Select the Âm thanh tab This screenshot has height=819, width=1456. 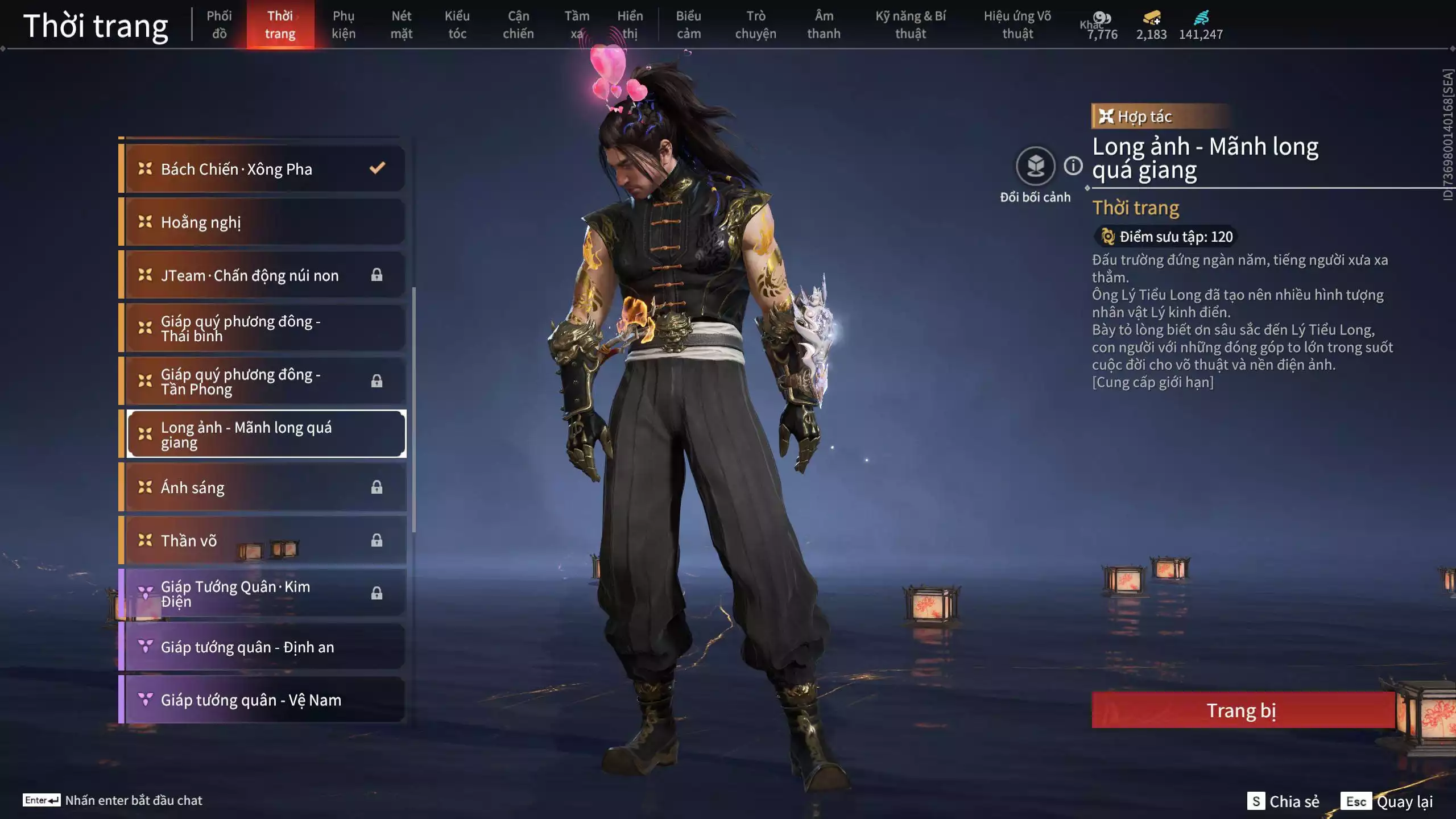coord(823,24)
